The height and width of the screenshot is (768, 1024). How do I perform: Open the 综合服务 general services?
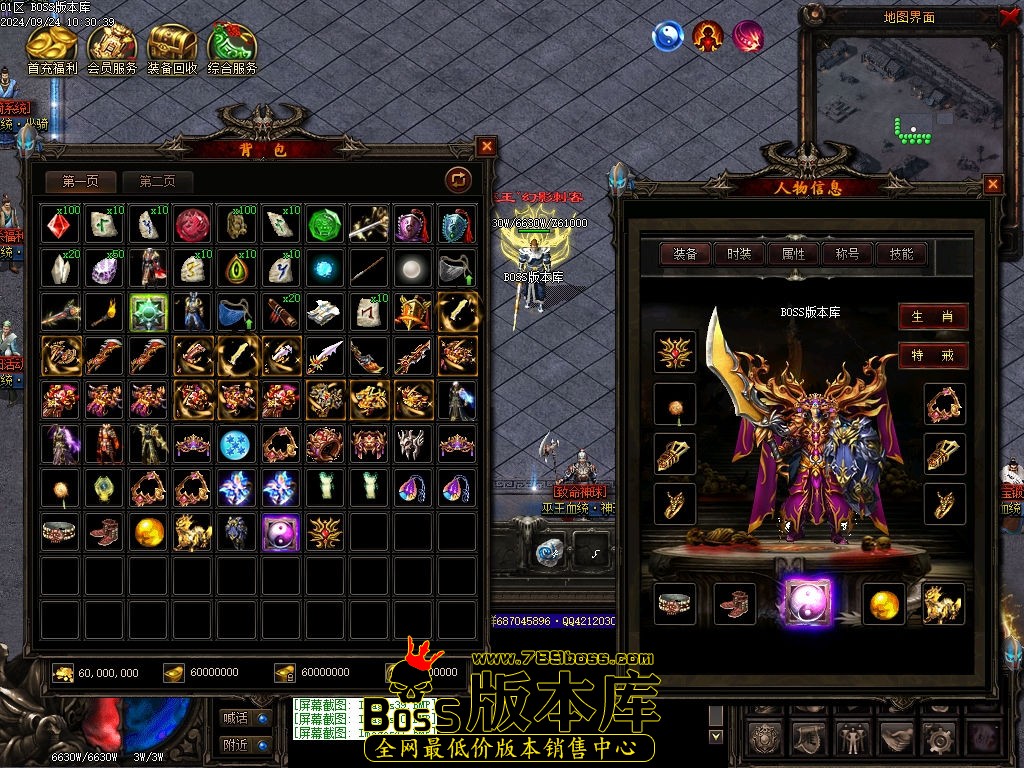(x=232, y=48)
